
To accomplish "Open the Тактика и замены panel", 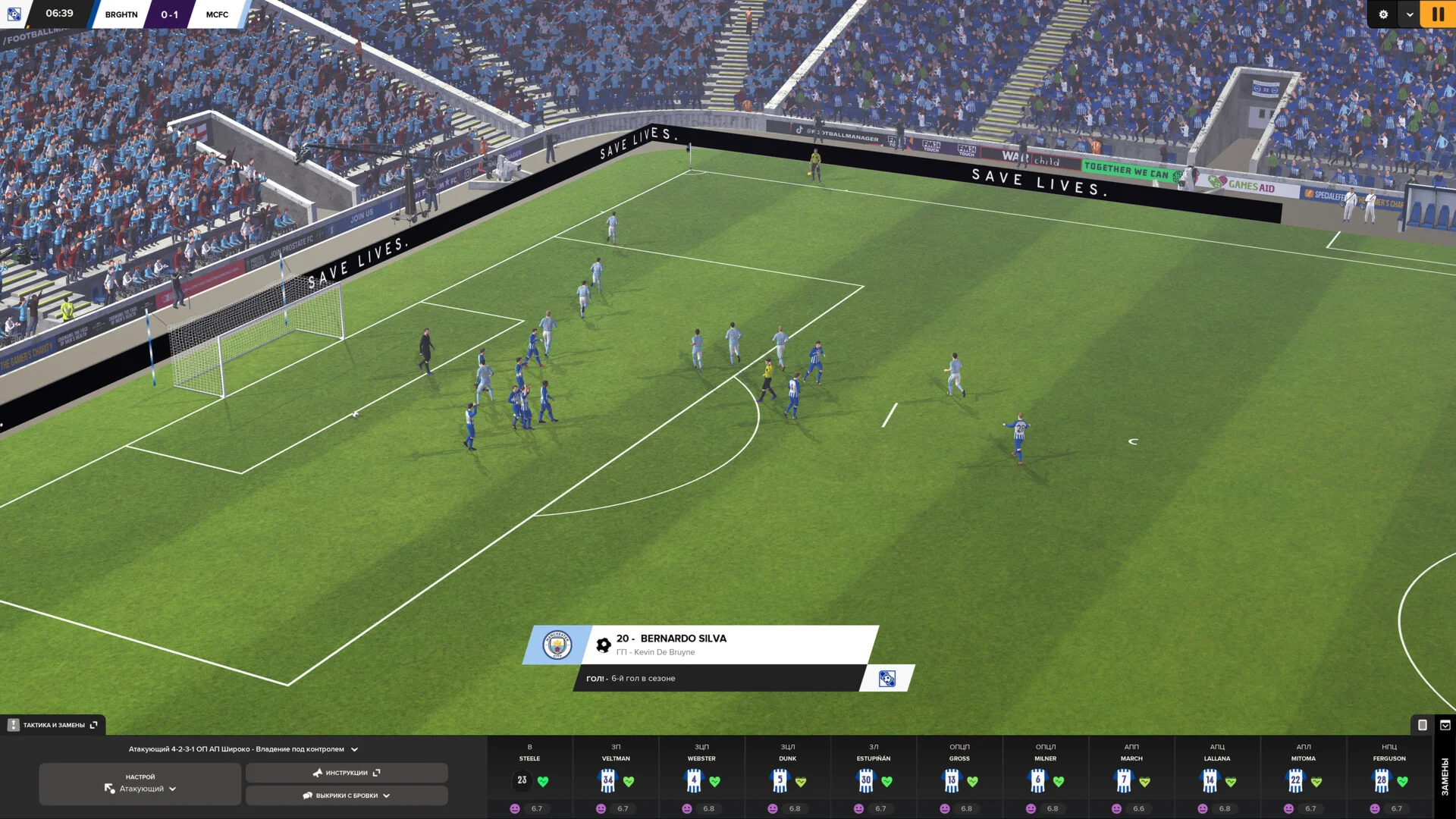I will 53,725.
